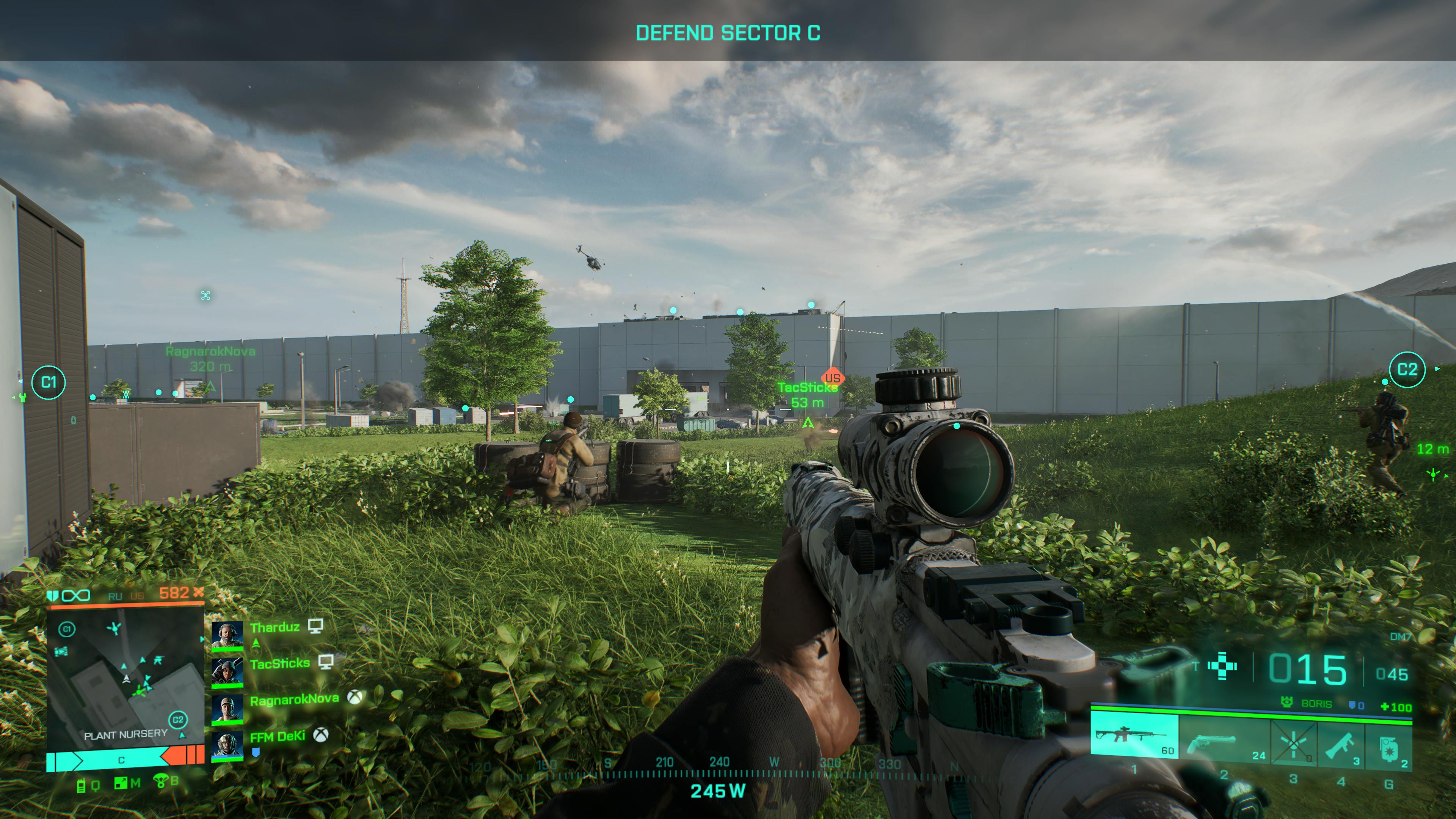The image size is (1456, 819).
Task: Click the C1 objective marker on screen edge
Action: pos(49,383)
